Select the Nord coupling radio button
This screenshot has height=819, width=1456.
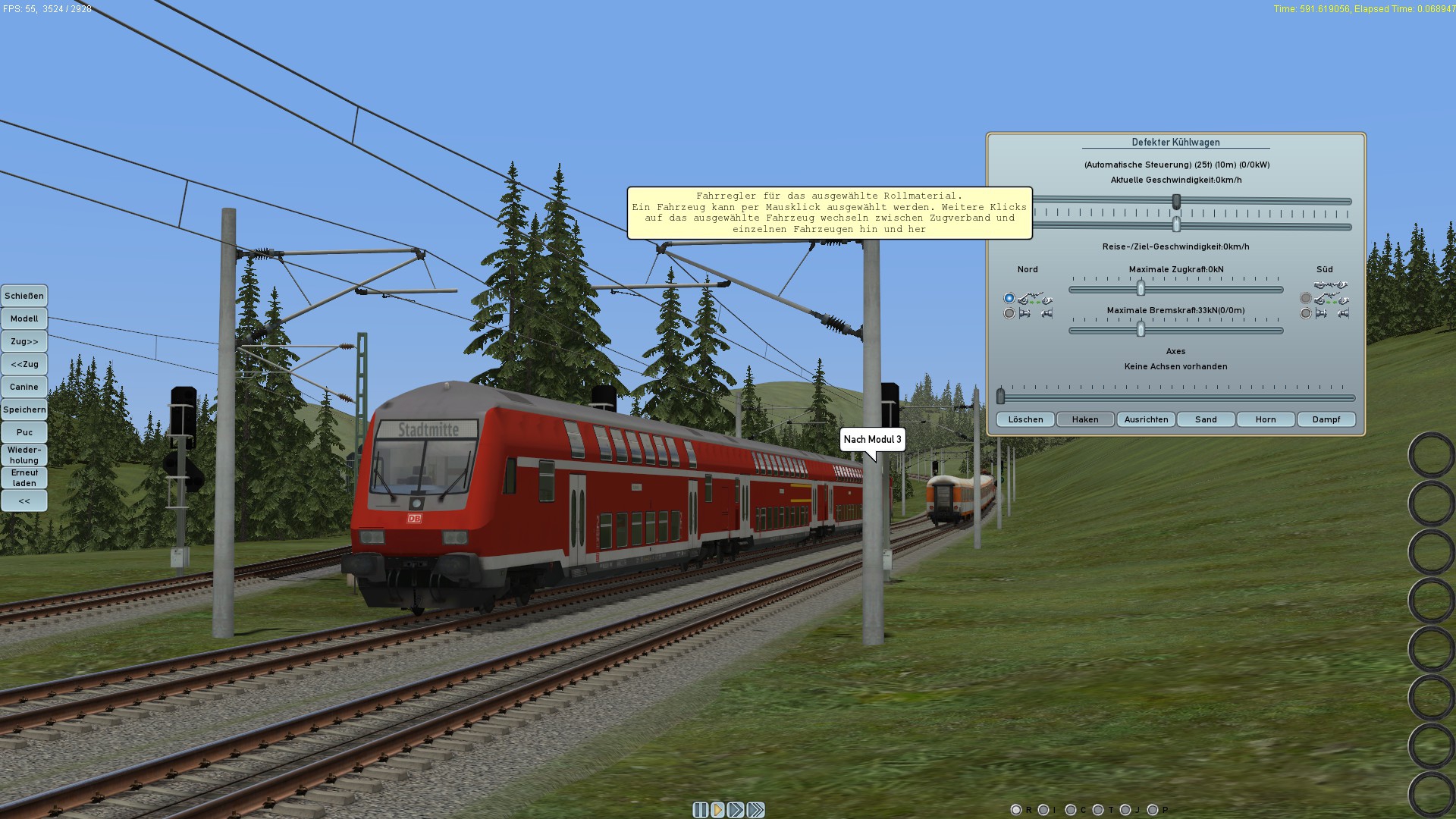[1009, 299]
